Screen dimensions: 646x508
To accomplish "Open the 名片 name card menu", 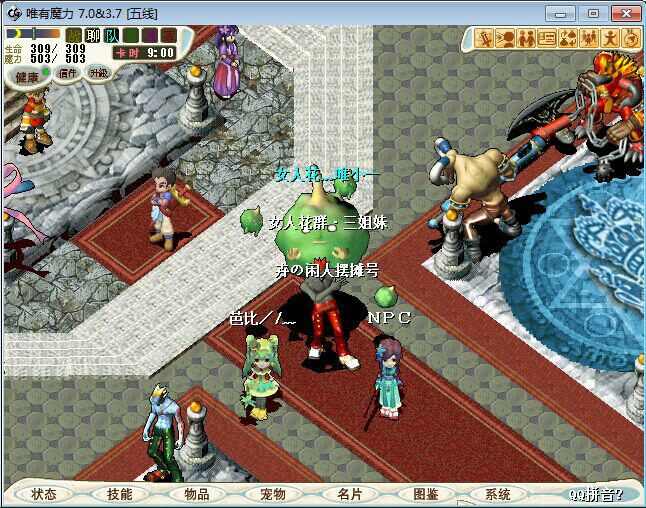I will click(349, 494).
